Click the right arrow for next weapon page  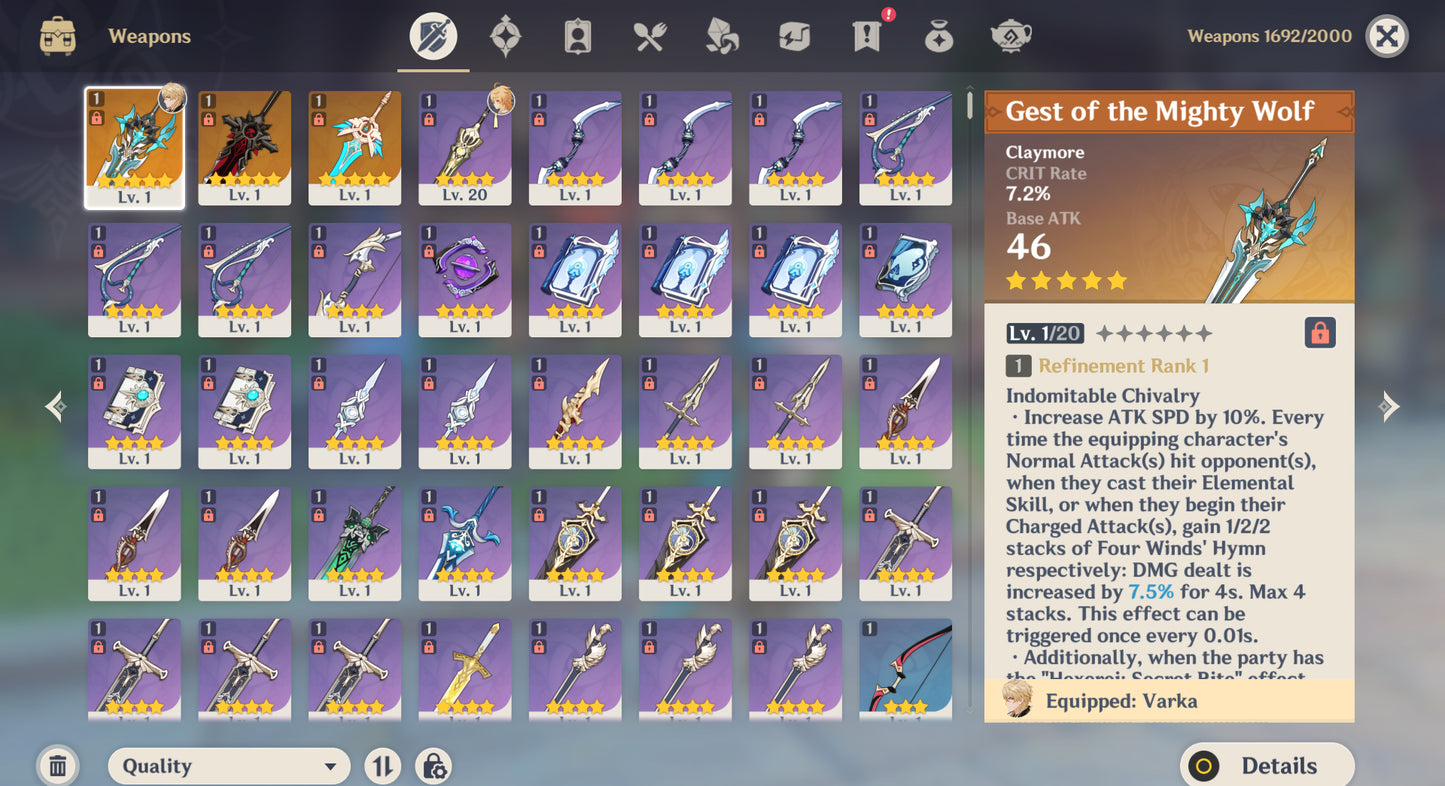tap(1389, 406)
